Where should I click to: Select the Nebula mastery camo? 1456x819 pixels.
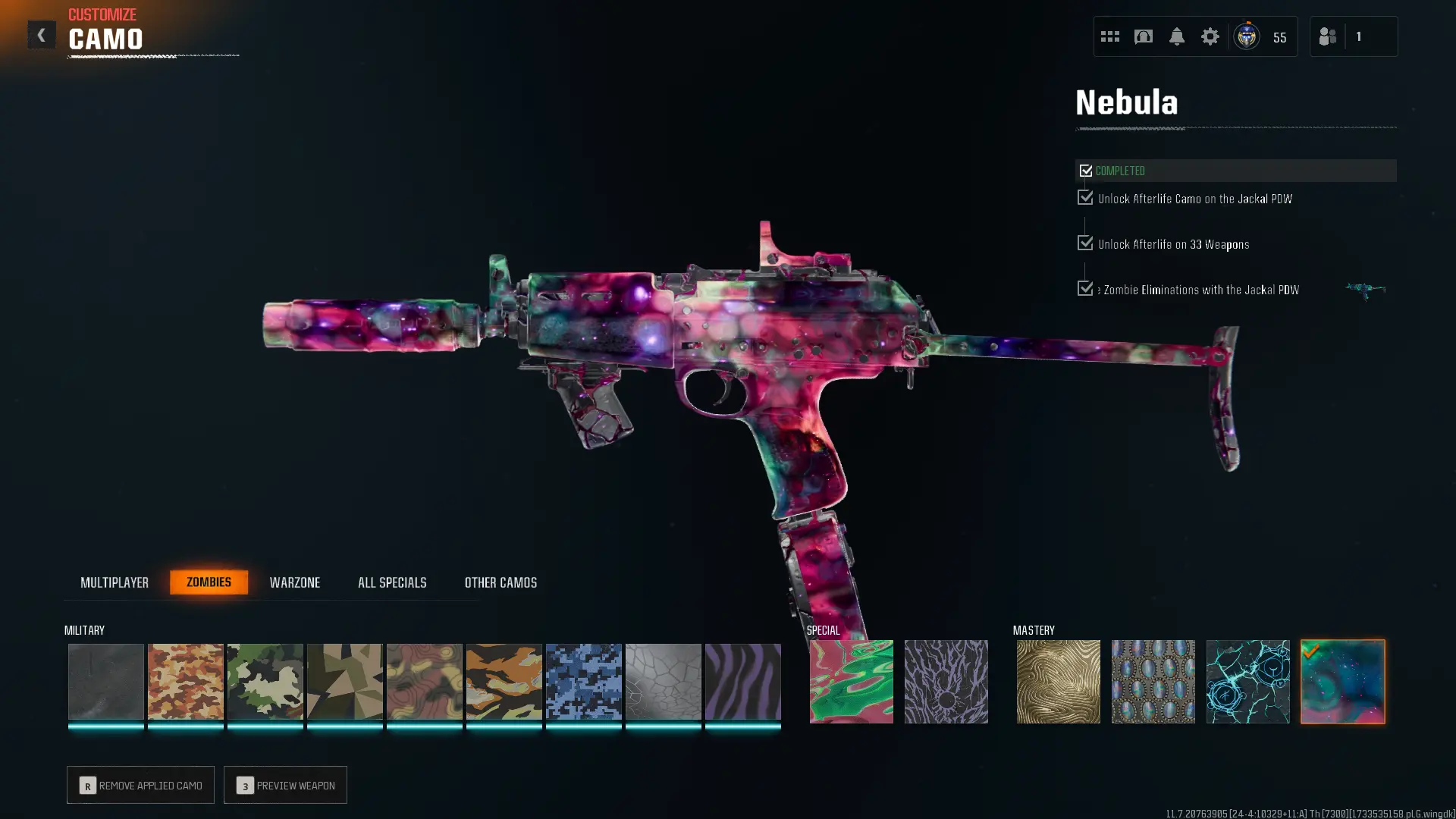(1342, 681)
